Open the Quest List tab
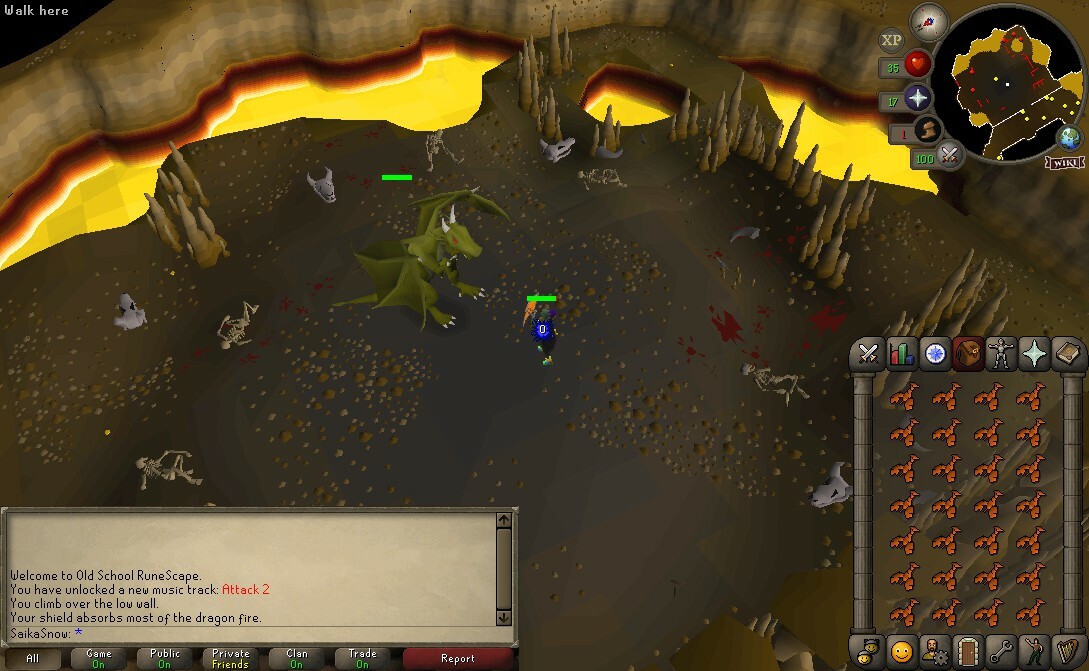The image size is (1089, 671). pos(935,355)
